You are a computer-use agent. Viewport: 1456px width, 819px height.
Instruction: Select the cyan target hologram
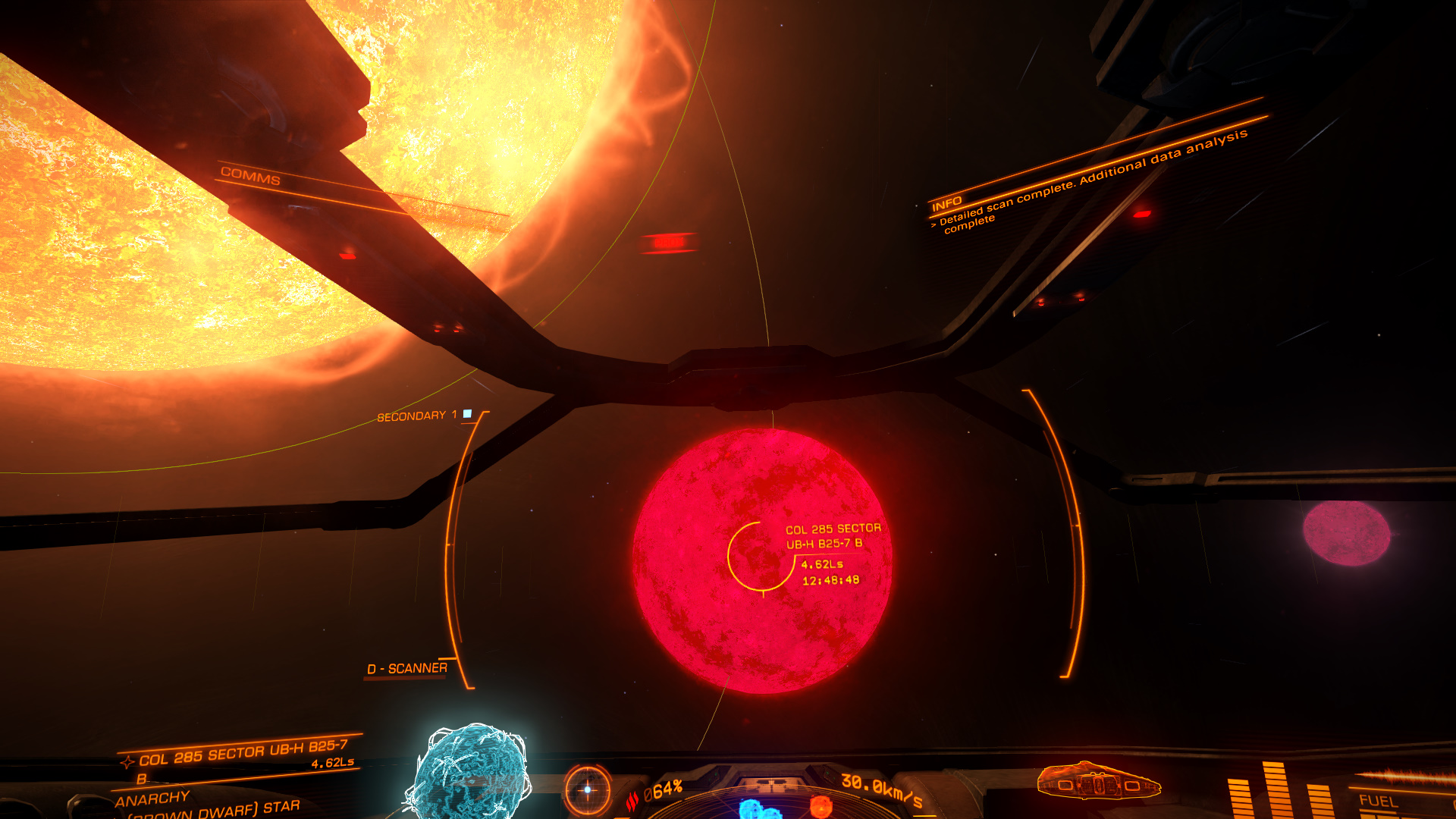(x=469, y=772)
